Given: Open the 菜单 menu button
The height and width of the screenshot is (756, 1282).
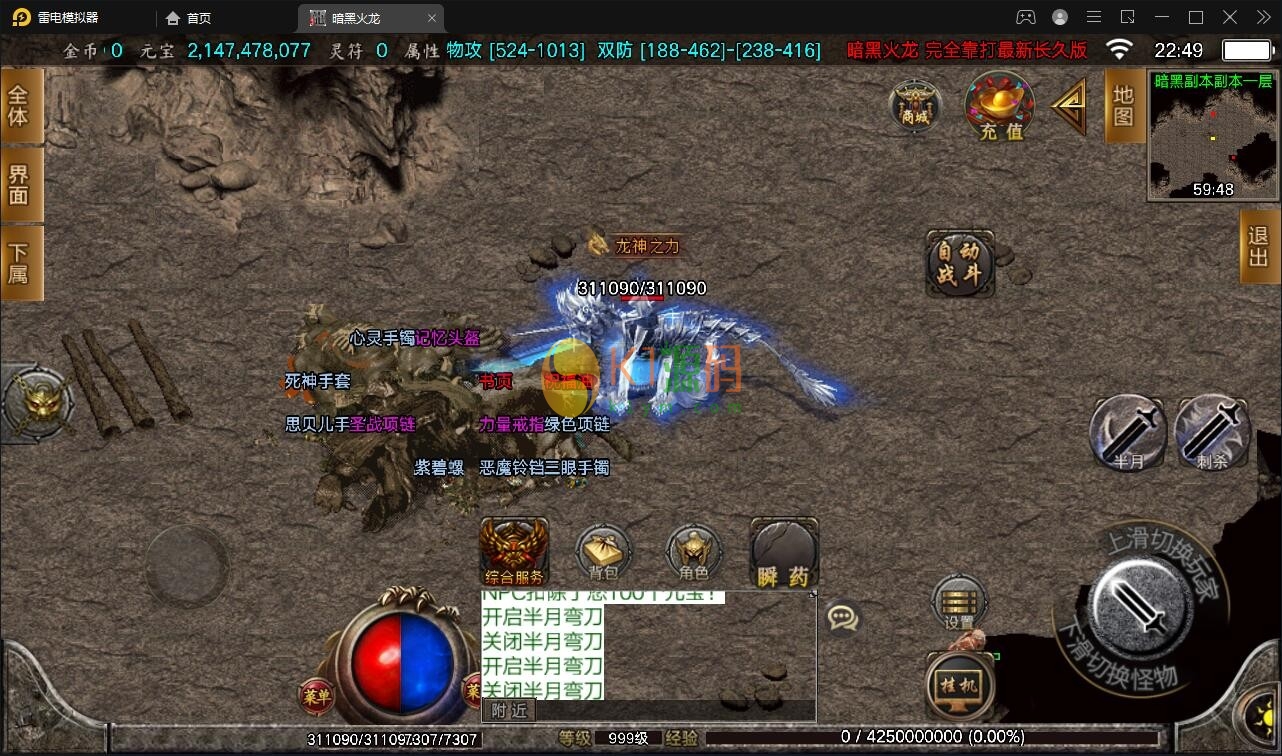Looking at the screenshot, I should (x=317, y=697).
